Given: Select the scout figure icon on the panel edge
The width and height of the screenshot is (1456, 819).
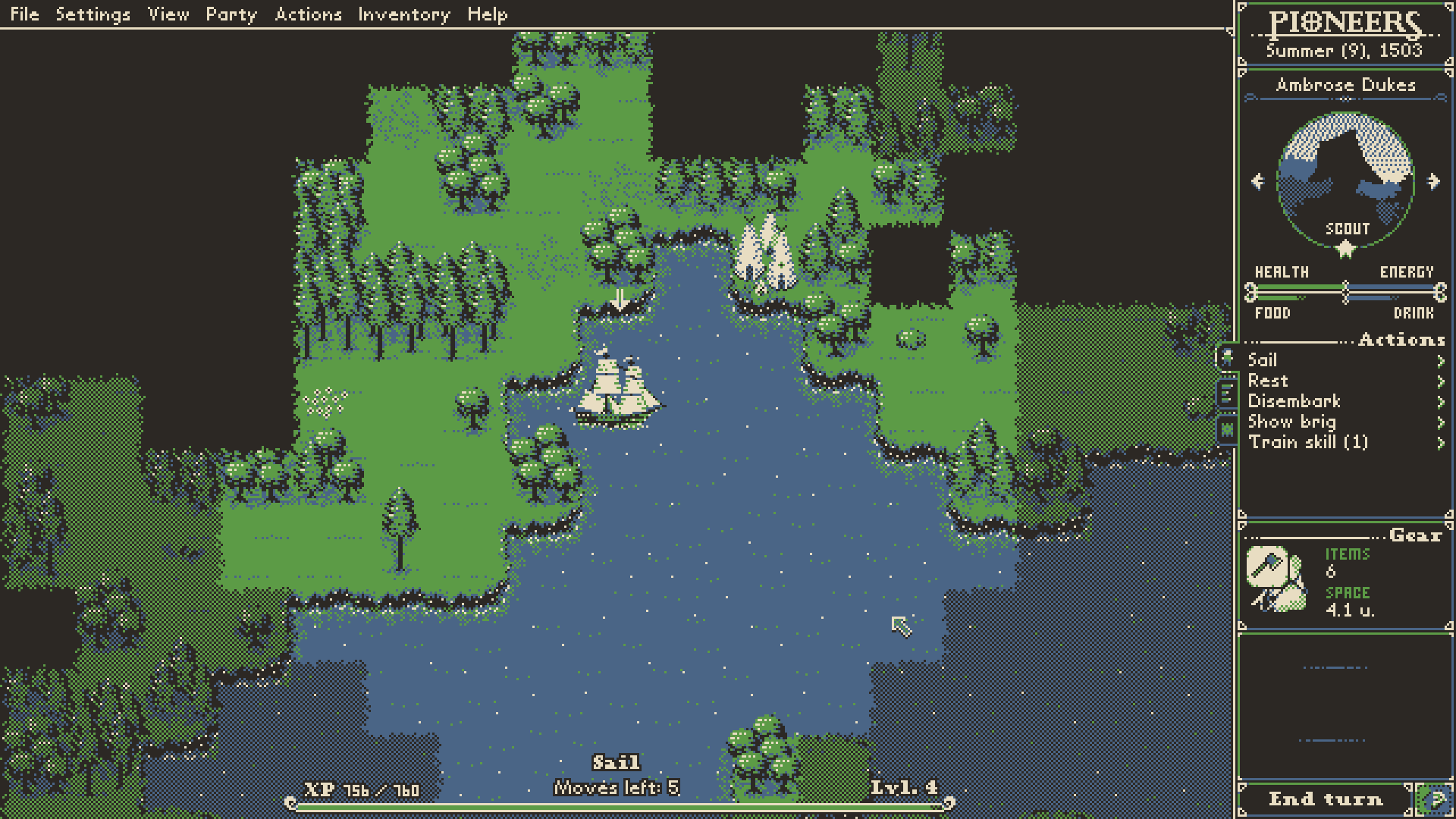Looking at the screenshot, I should (x=1227, y=358).
